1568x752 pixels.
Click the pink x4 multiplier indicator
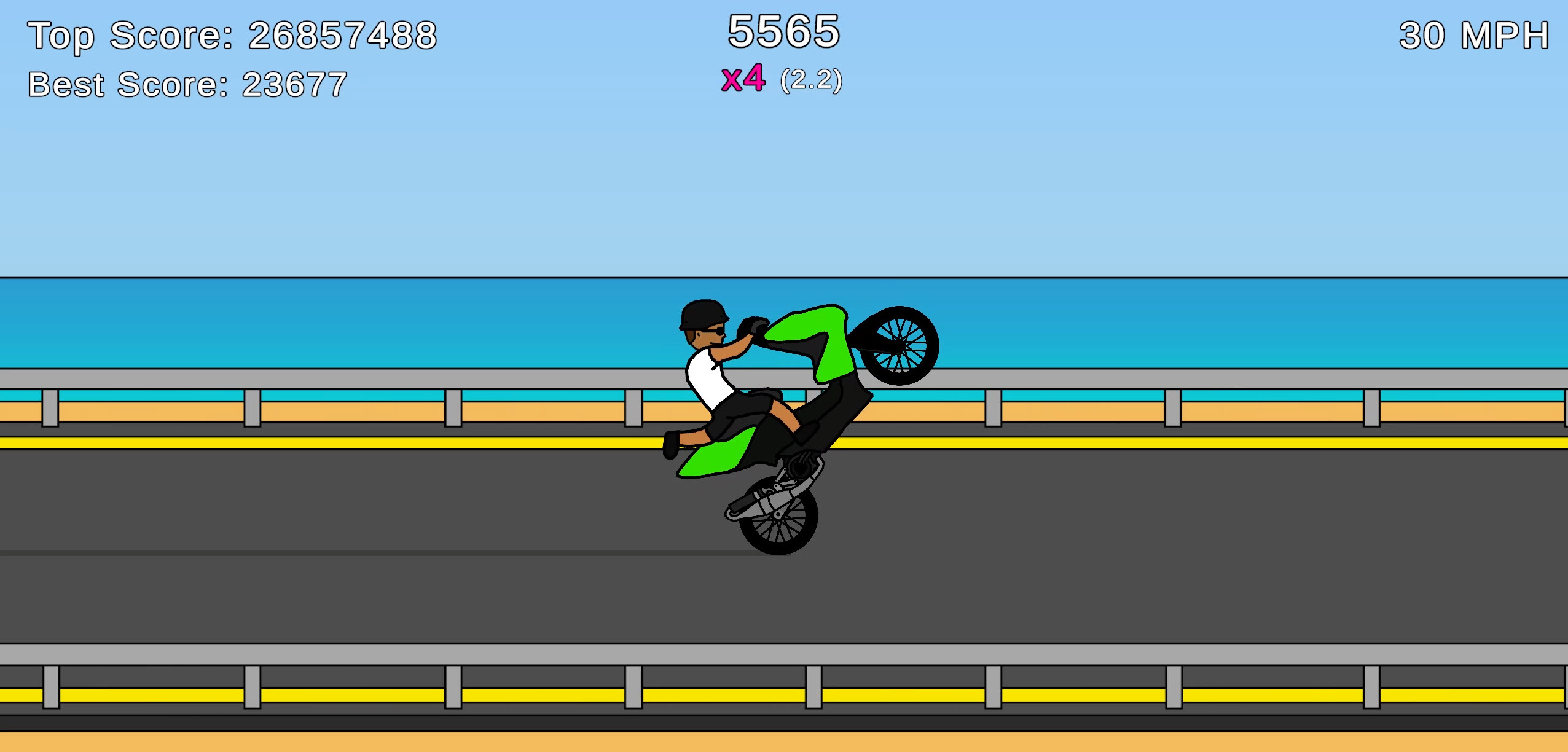click(743, 79)
